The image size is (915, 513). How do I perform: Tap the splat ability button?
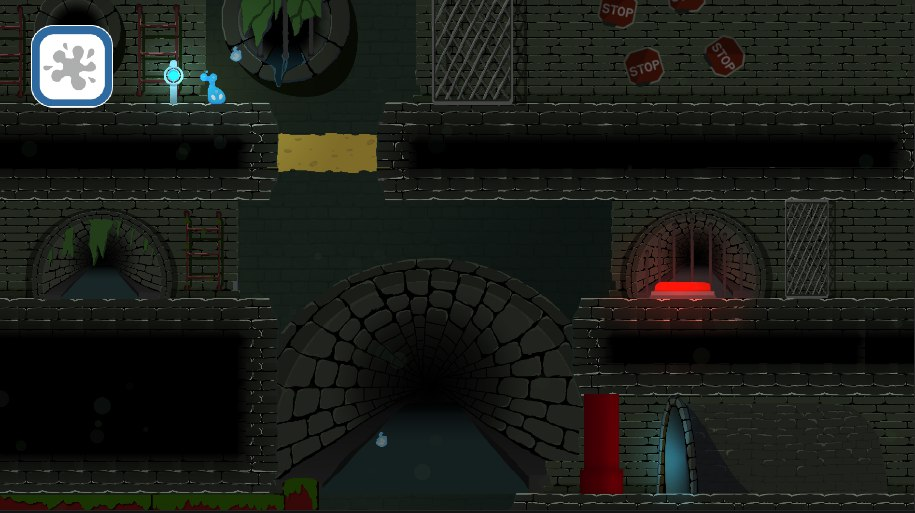pyautogui.click(x=72, y=66)
